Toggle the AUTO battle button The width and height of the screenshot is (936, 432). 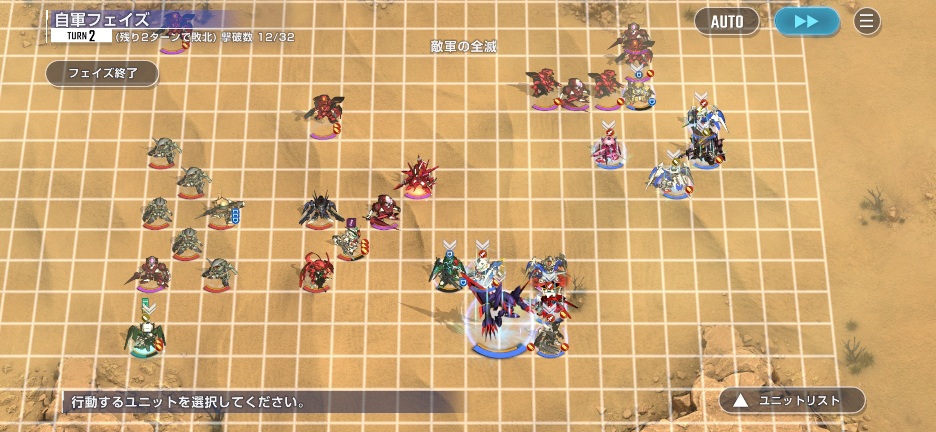pos(727,21)
